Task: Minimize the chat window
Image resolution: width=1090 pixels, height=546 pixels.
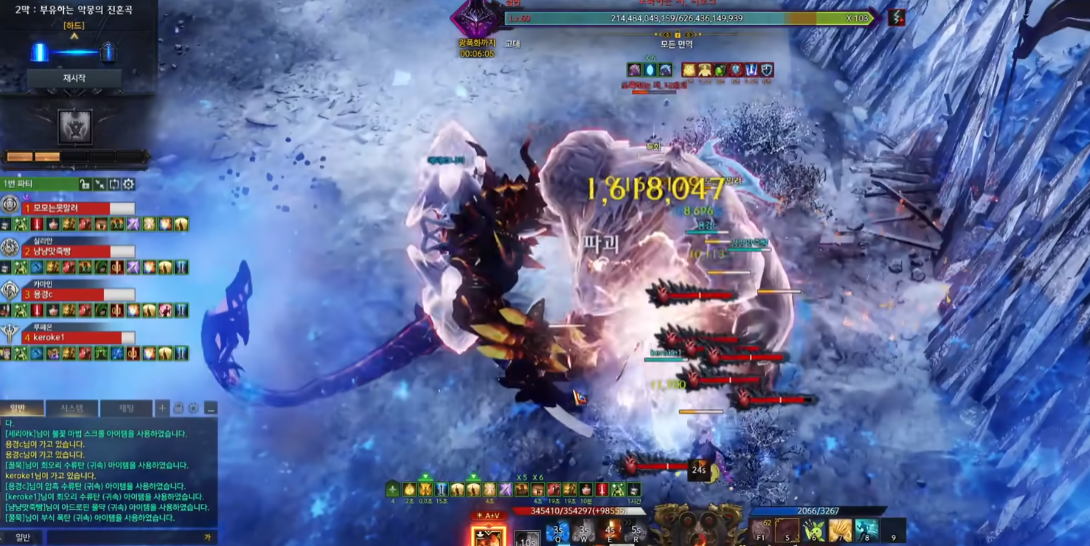Action: [x=210, y=408]
